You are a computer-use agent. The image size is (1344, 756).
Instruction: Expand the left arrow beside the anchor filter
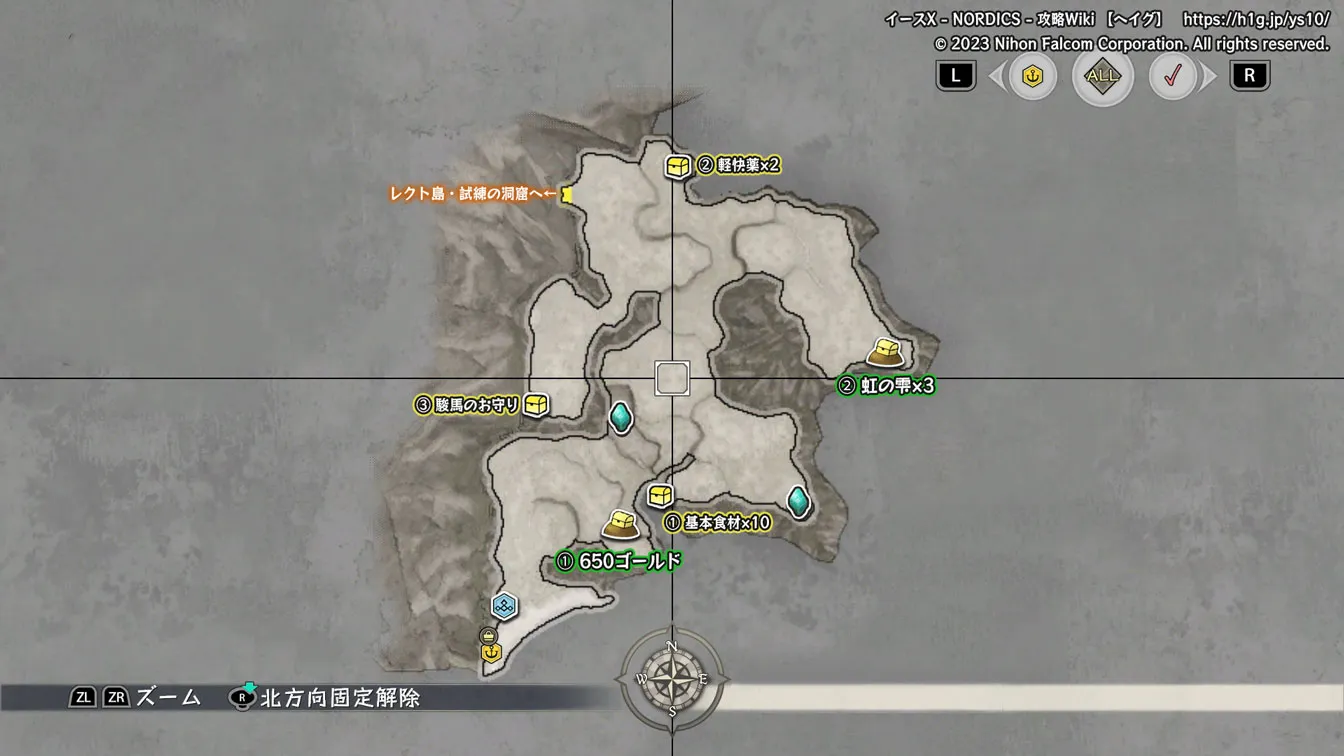pos(999,75)
